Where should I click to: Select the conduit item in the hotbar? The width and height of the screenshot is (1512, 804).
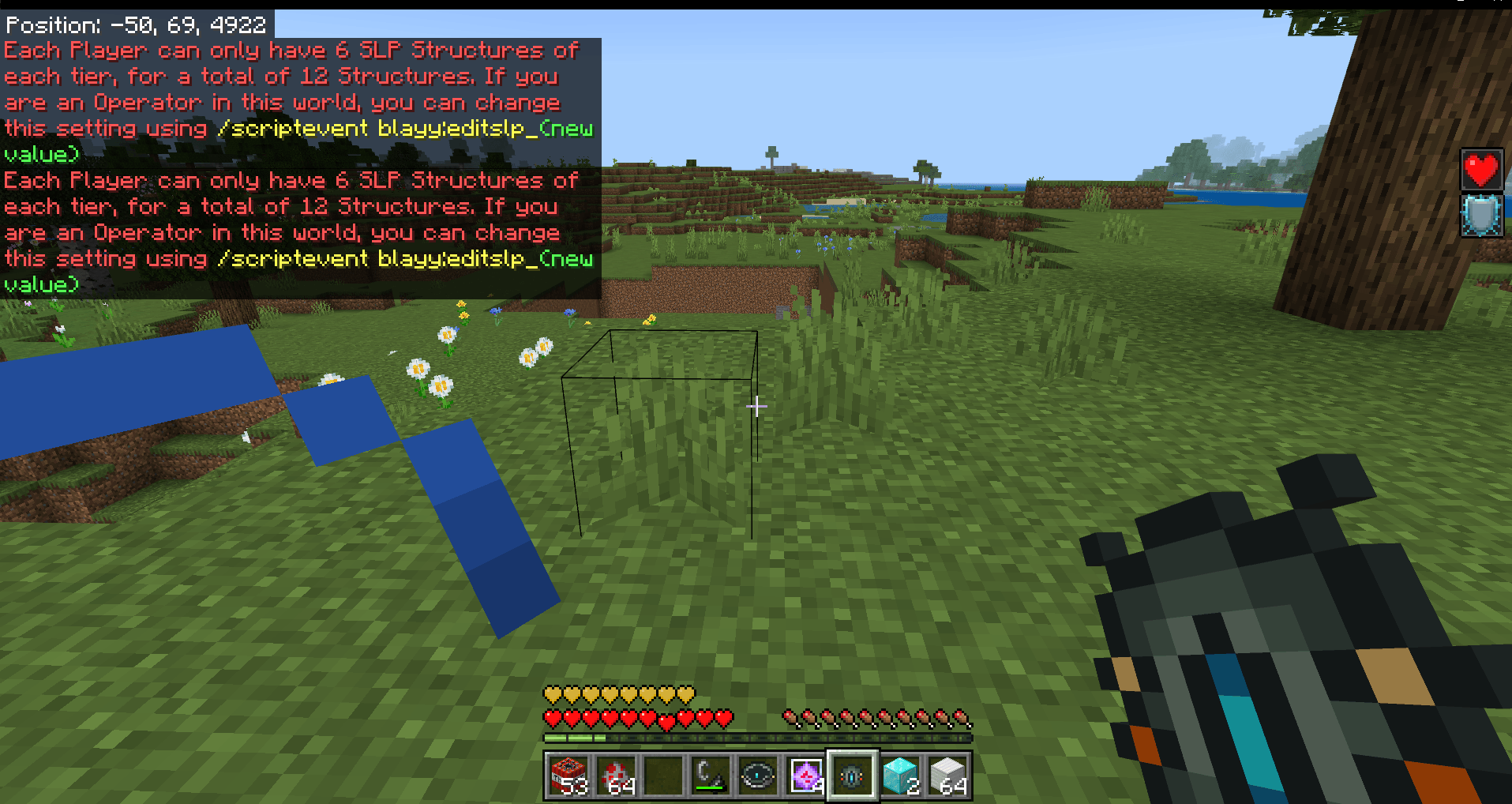(757, 776)
